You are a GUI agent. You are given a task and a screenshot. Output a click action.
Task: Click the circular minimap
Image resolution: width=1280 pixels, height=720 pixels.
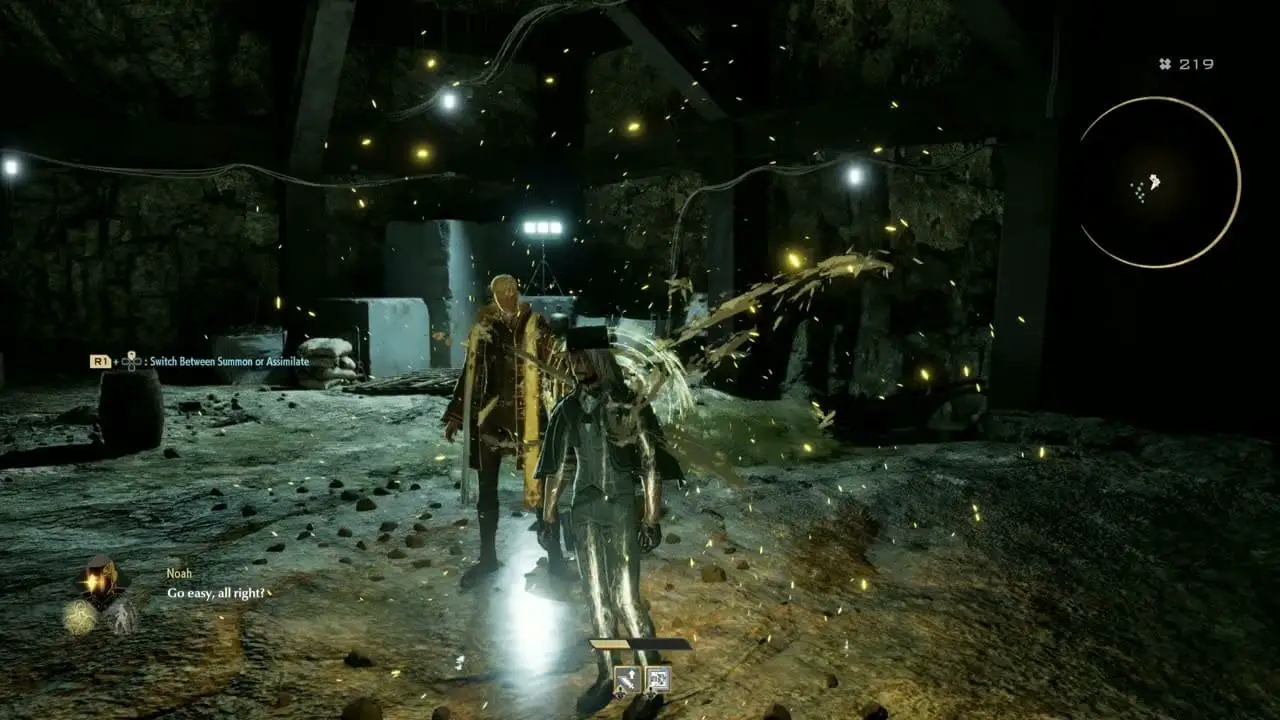1160,182
